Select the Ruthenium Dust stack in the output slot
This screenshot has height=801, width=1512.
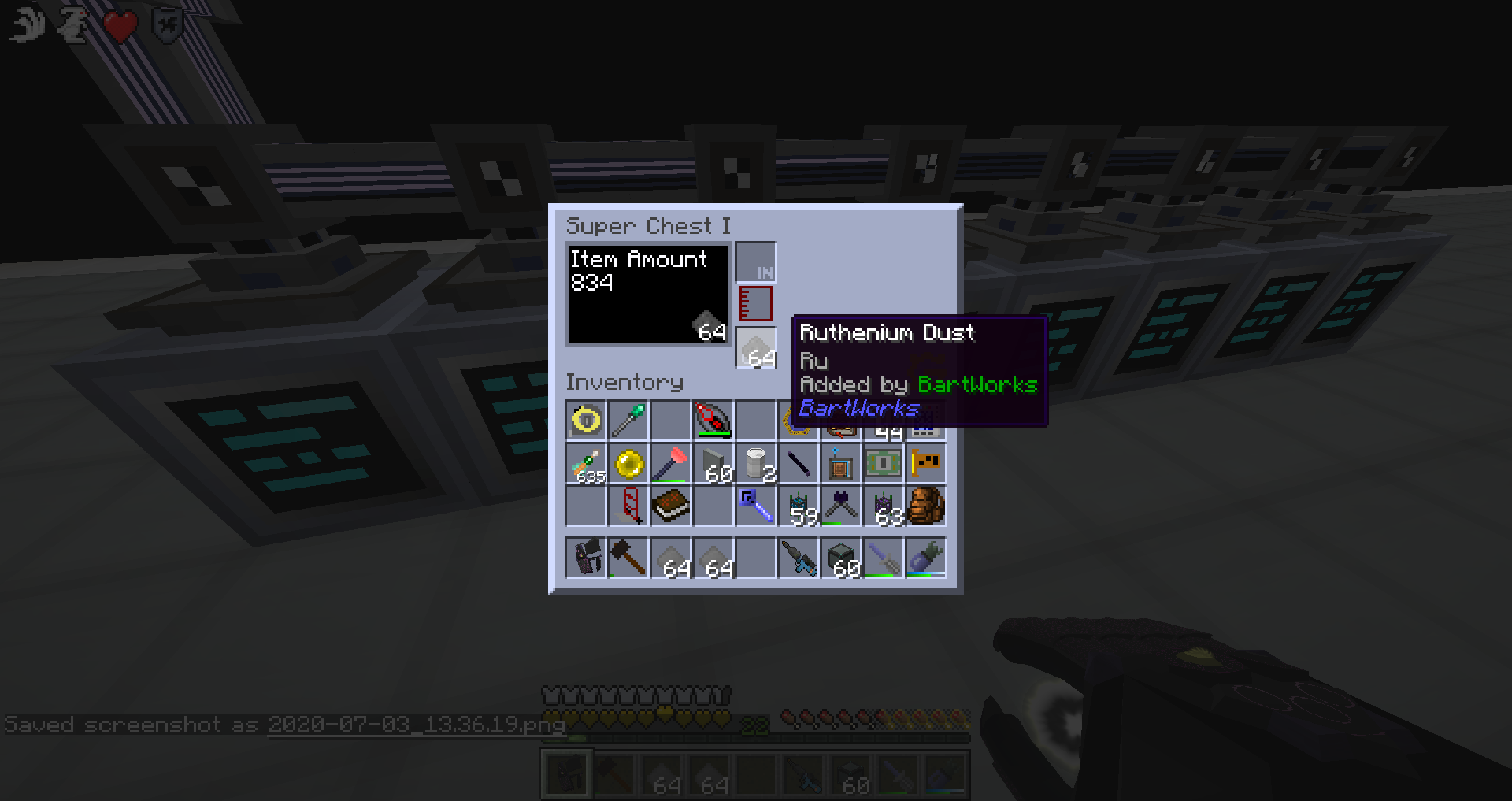point(756,347)
